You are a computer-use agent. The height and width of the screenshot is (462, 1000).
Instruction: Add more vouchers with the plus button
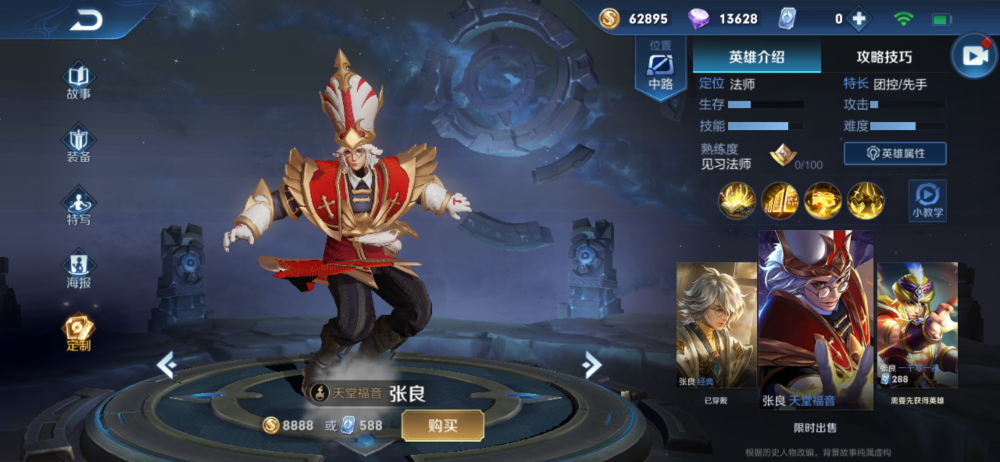coord(858,19)
